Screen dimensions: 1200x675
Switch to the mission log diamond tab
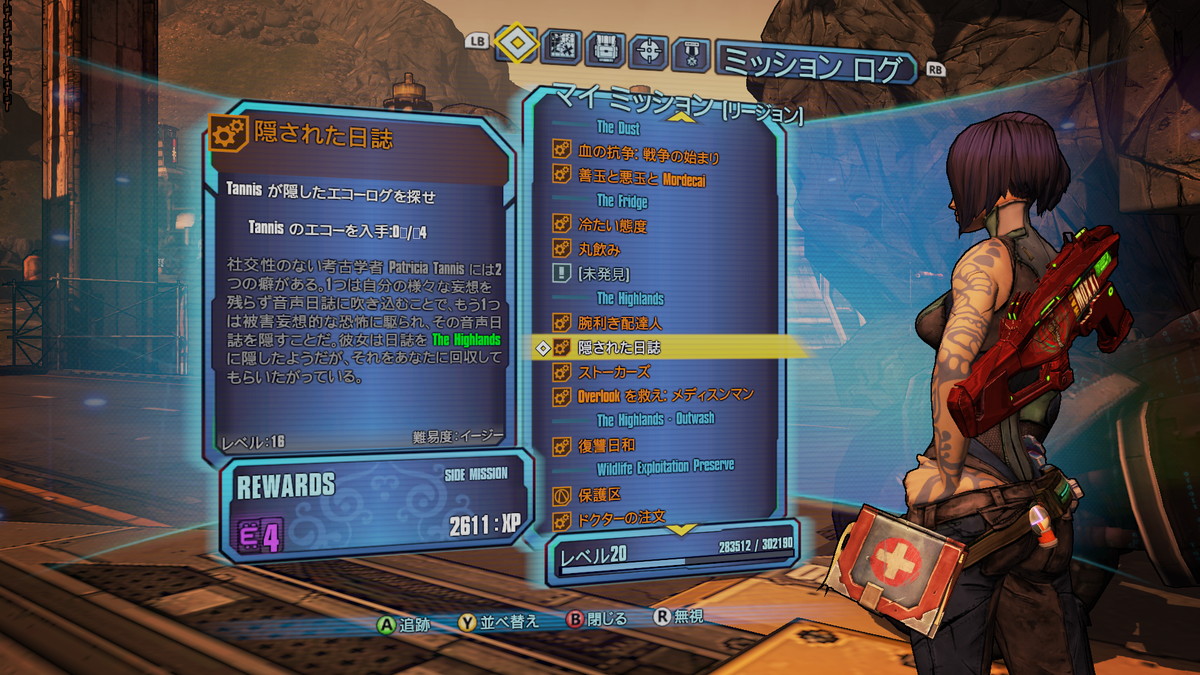(x=517, y=42)
